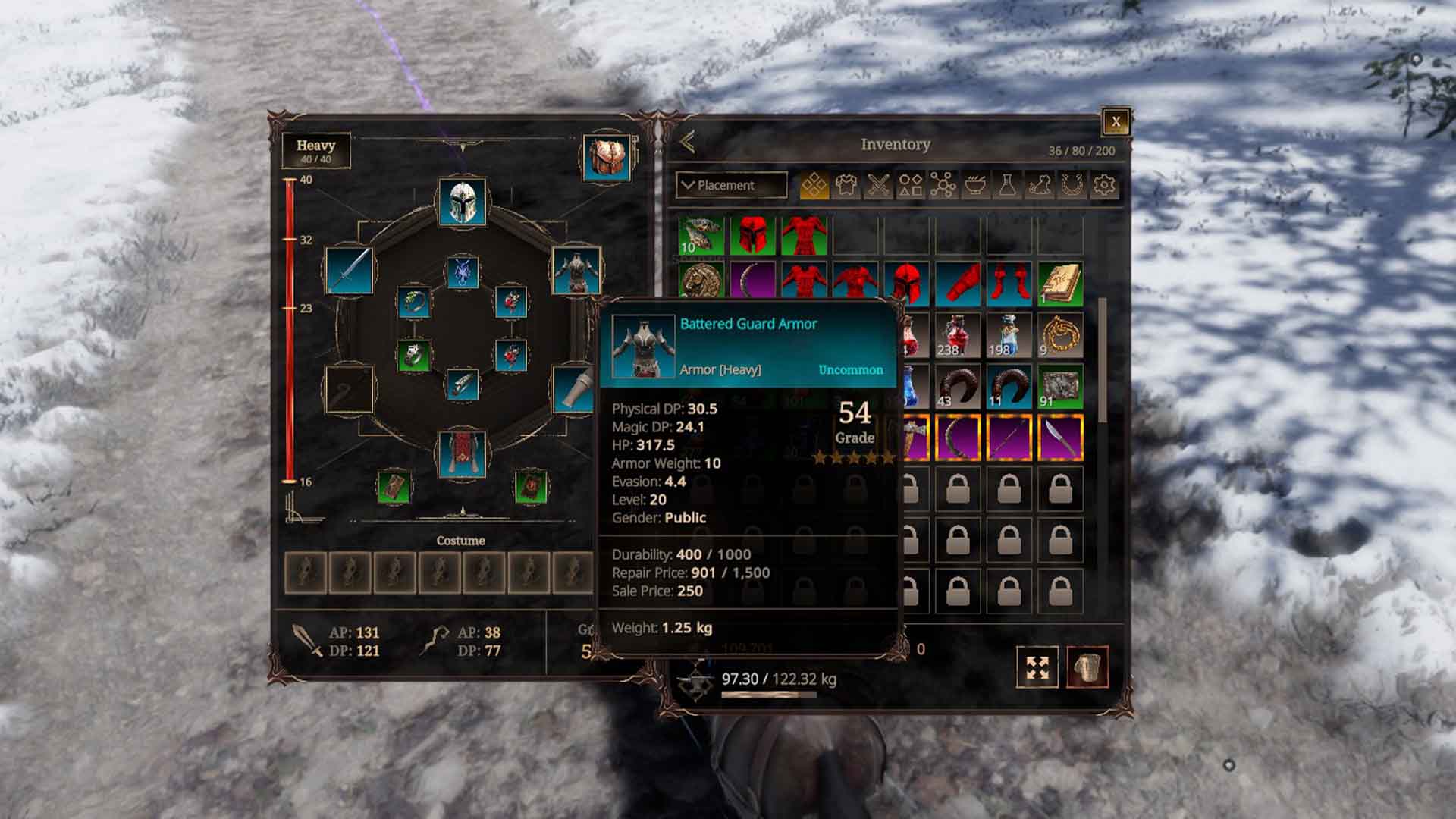Image resolution: width=1456 pixels, height=819 pixels.
Task: Open the leather backpack slot
Action: (607, 158)
